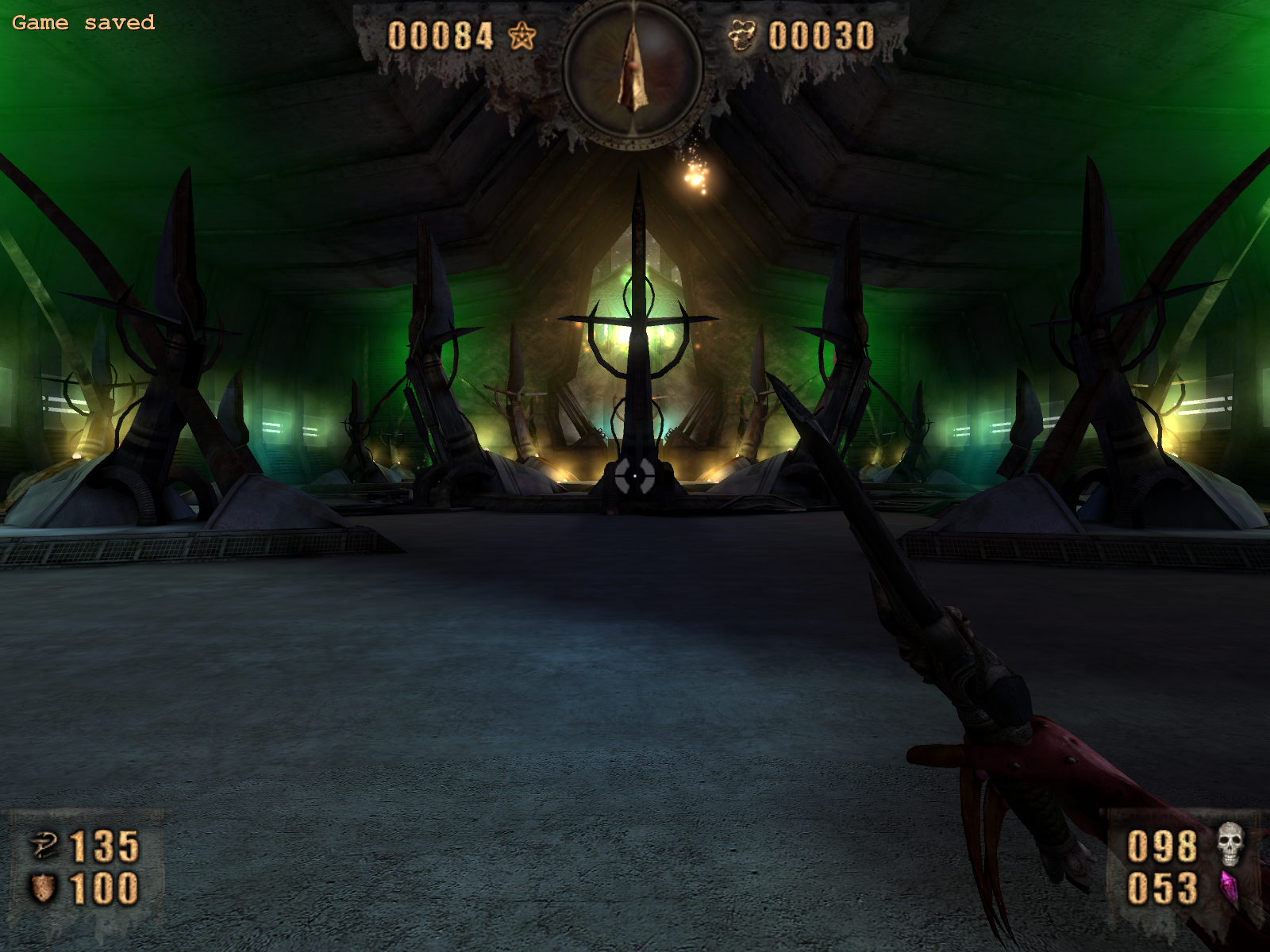Click the compass arrow dial
The image size is (1270, 952).
click(x=633, y=70)
